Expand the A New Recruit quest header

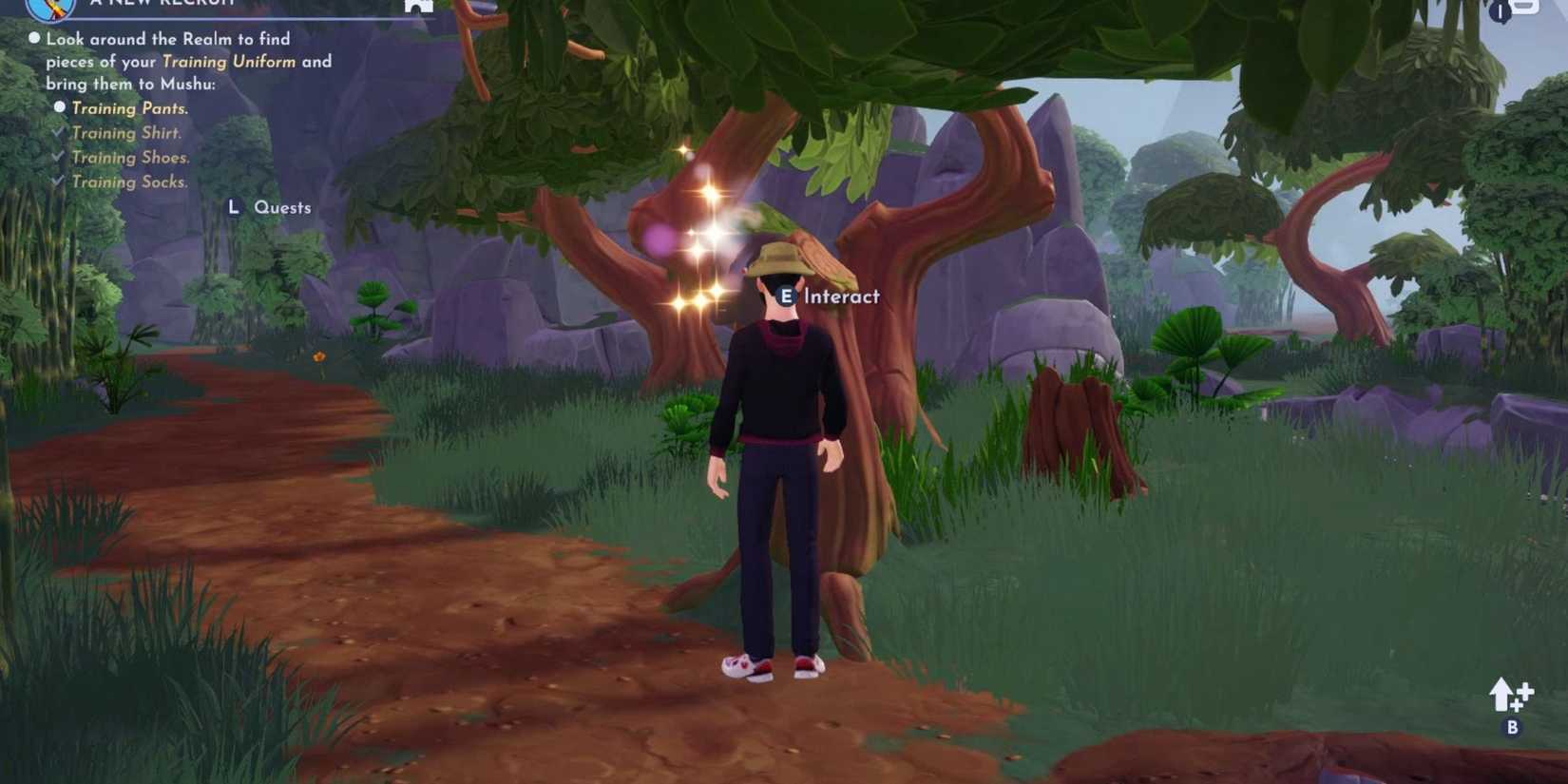pyautogui.click(x=163, y=4)
